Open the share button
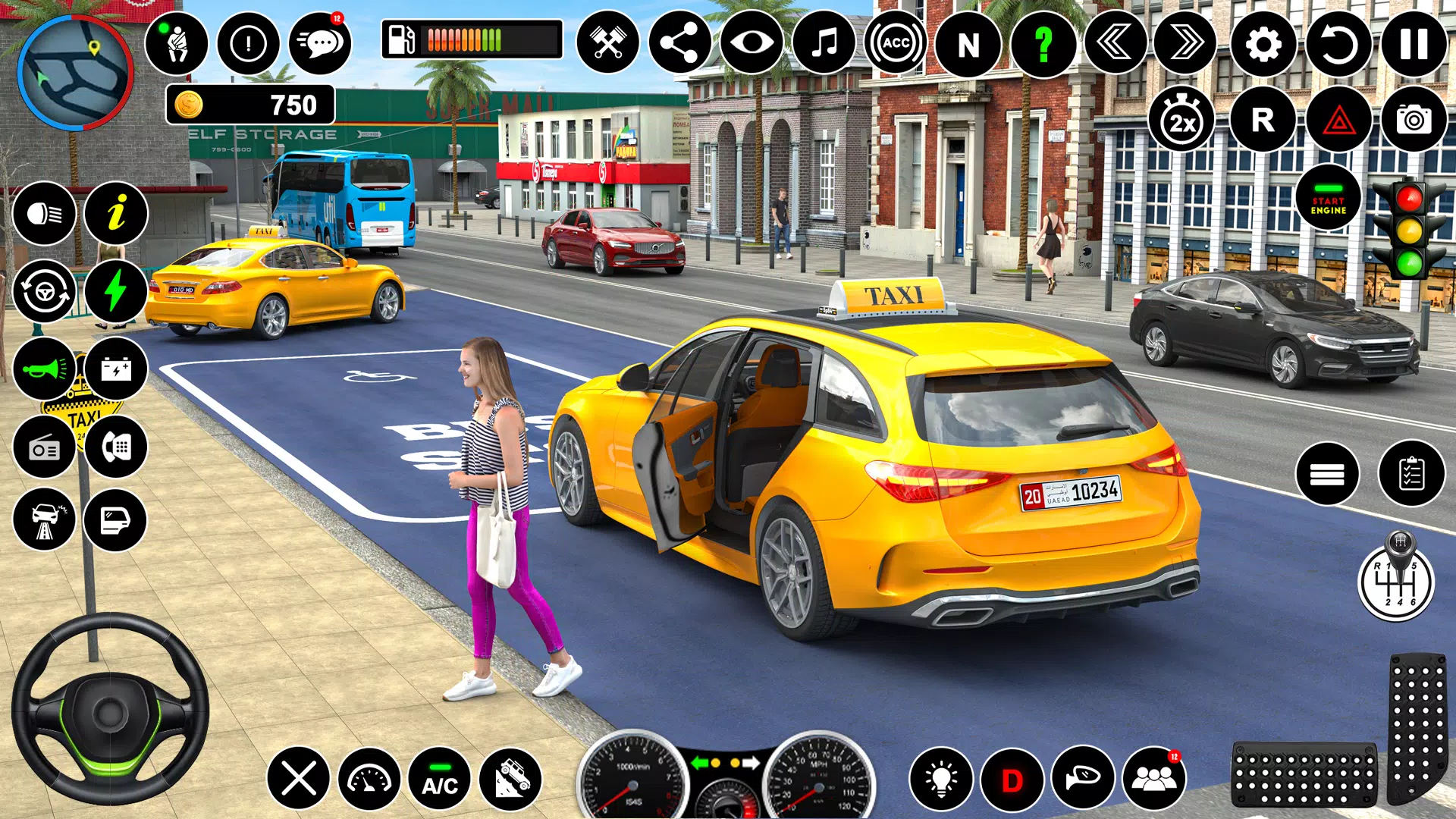Image resolution: width=1456 pixels, height=819 pixels. pos(679,42)
